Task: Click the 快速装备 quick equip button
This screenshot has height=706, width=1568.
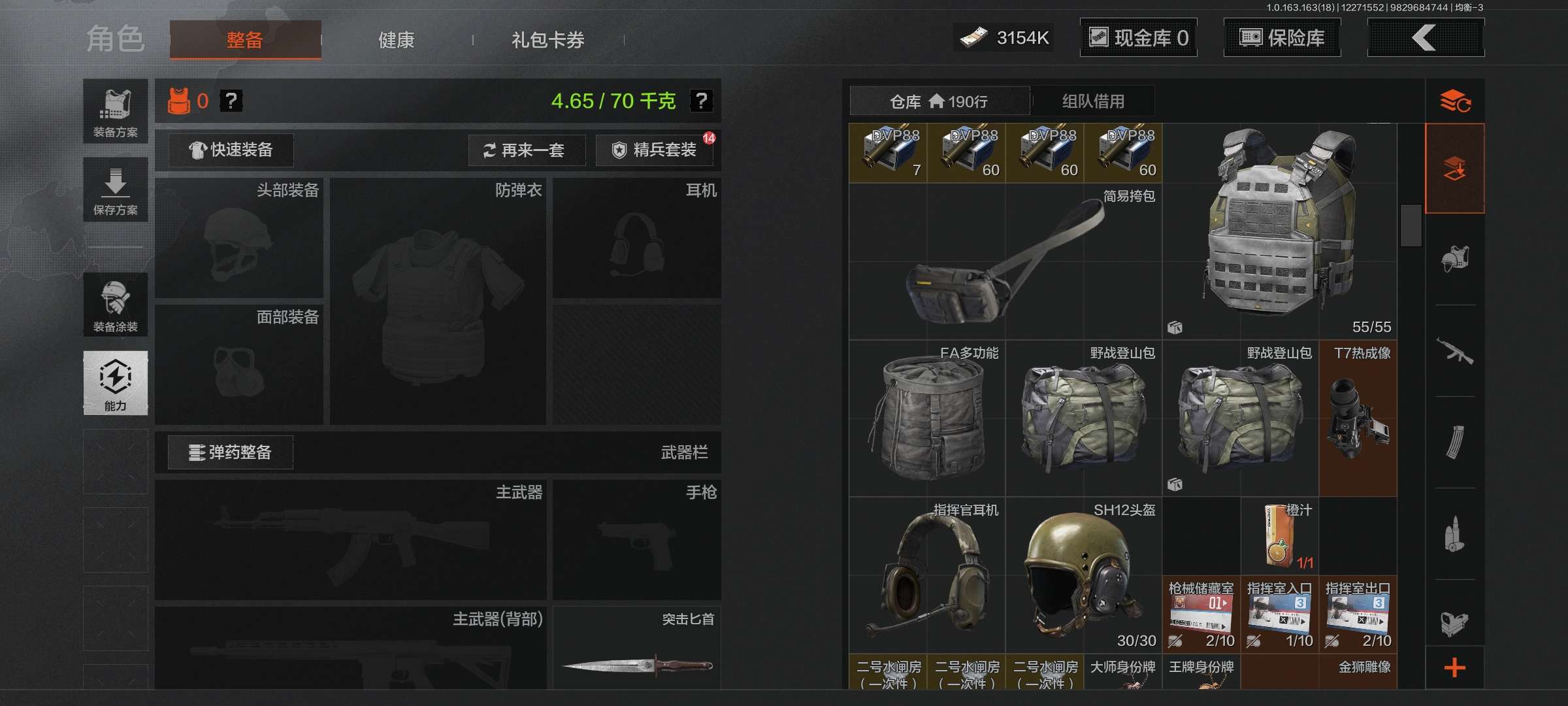Action: click(230, 150)
